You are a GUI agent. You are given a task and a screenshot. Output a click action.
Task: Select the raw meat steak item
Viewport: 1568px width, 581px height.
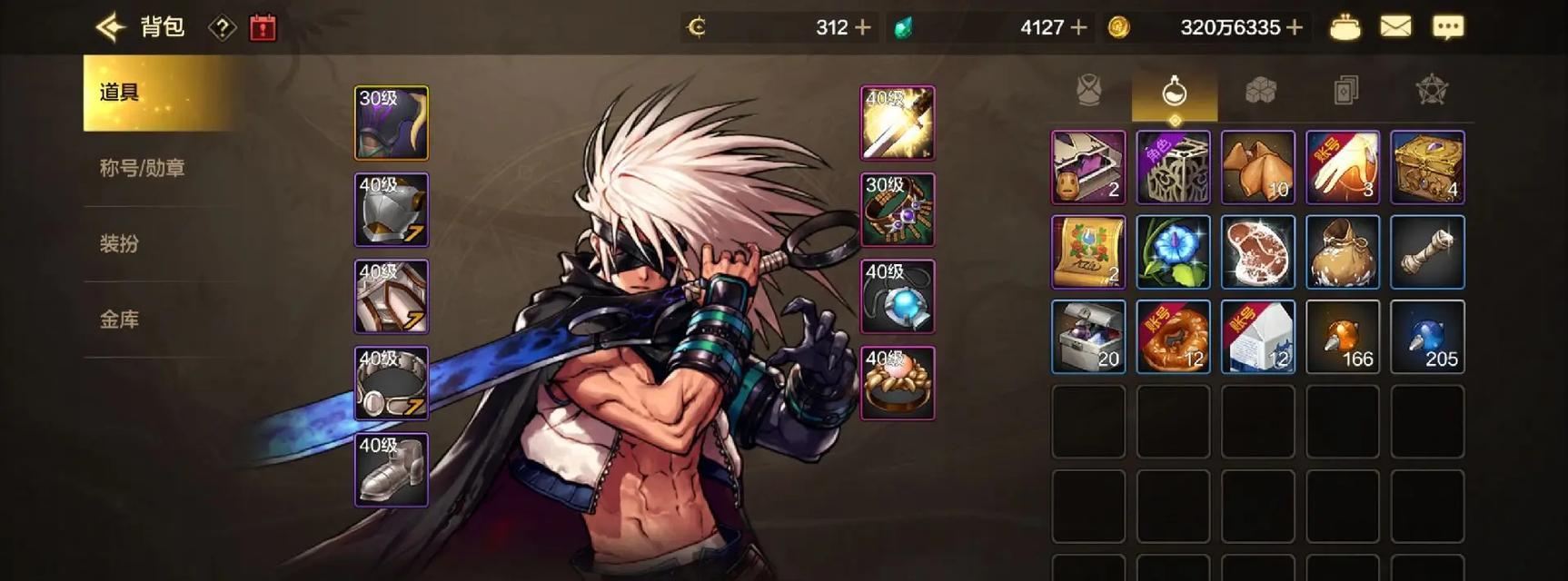[x=1258, y=252]
